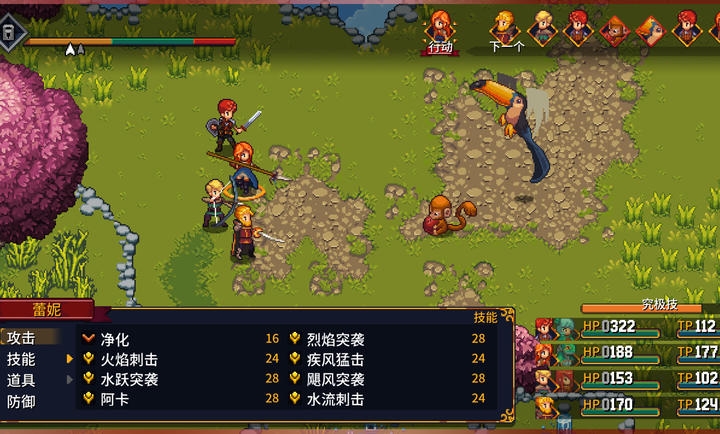Select the party row with HP 322

point(626,327)
